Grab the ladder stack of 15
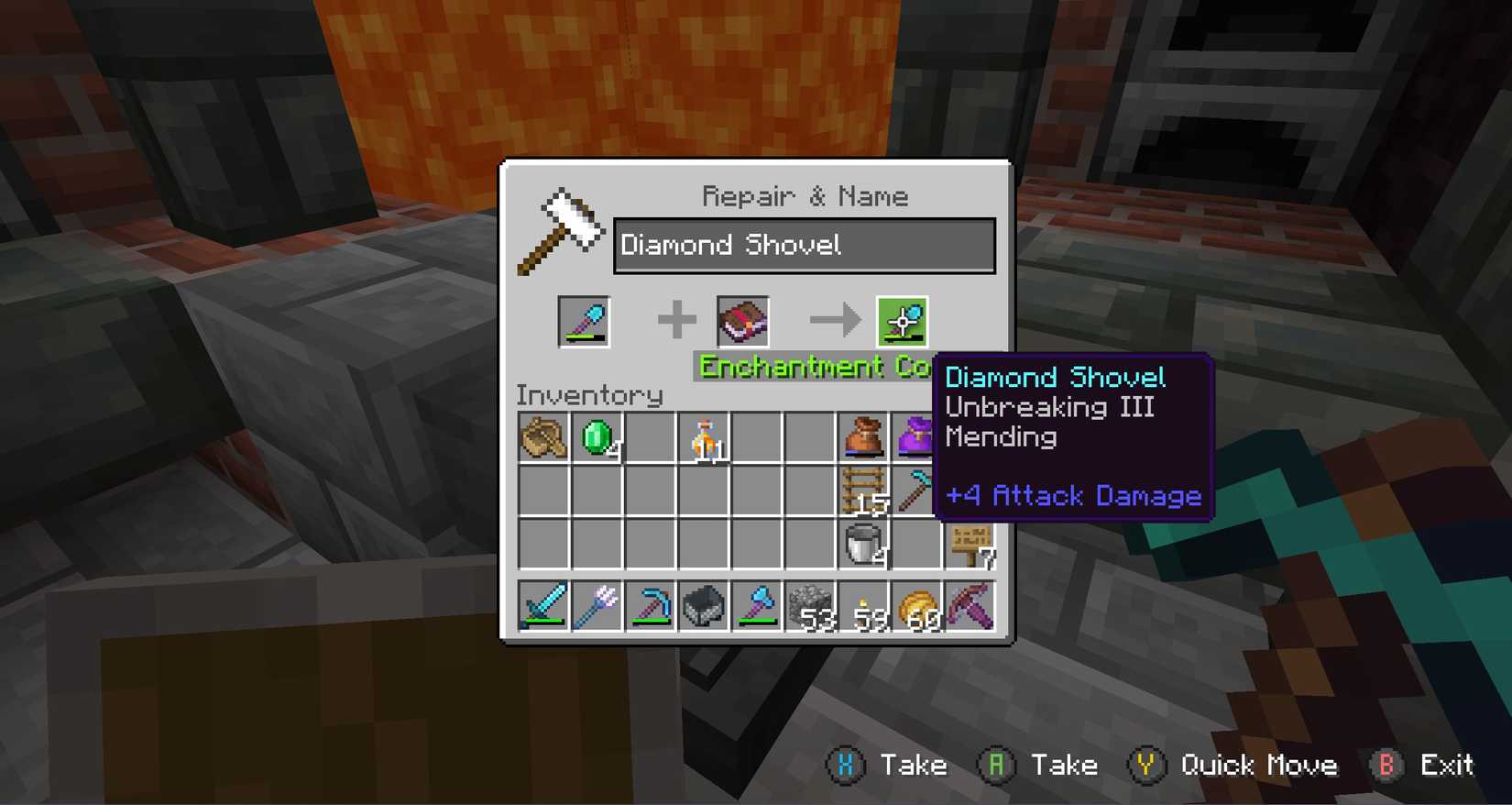Screen dimensions: 1512x805 pos(863,489)
